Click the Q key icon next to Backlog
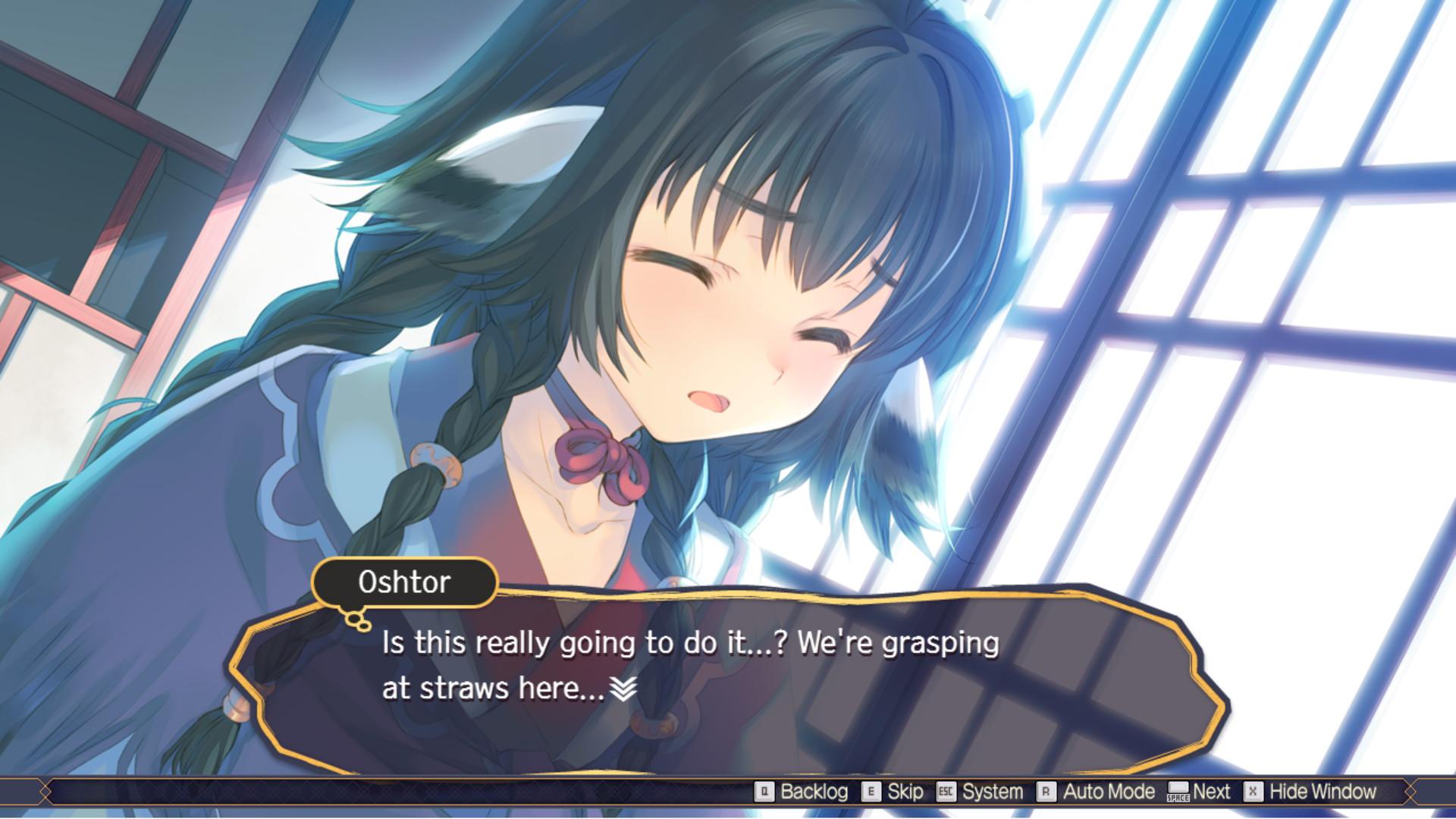1456x819 pixels. click(764, 792)
